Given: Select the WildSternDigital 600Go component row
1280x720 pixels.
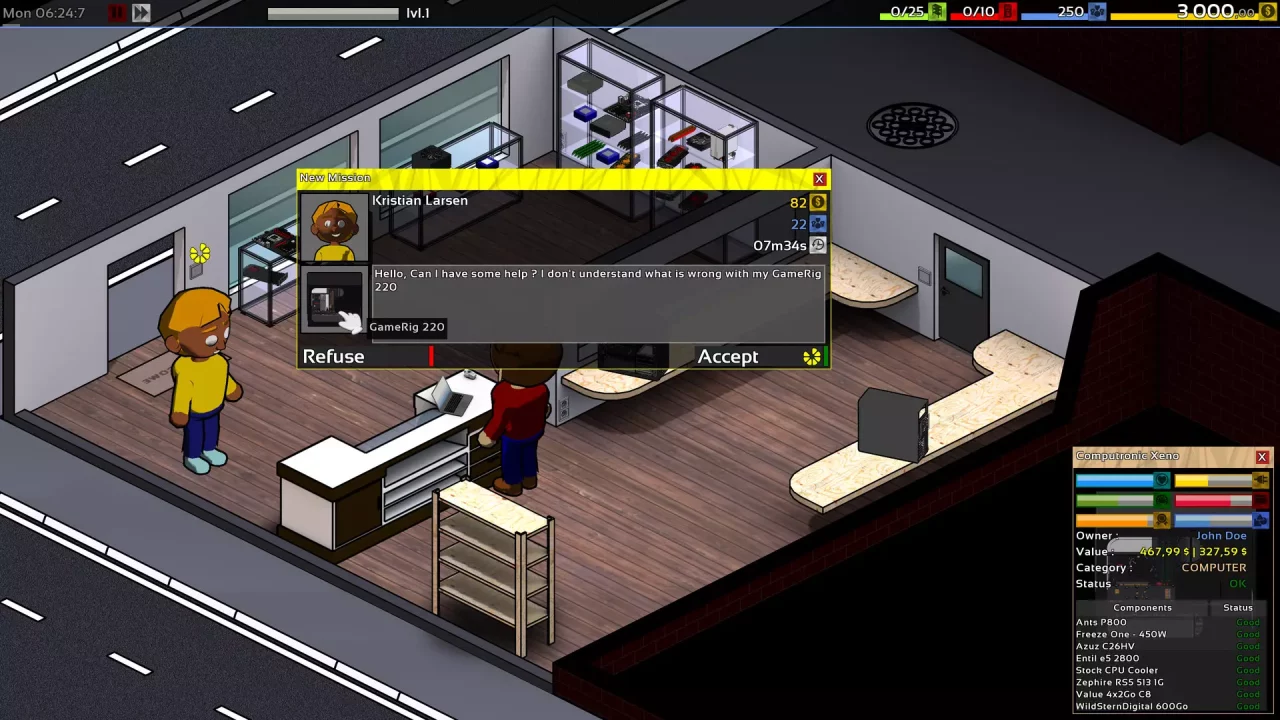Looking at the screenshot, I should click(1131, 706).
